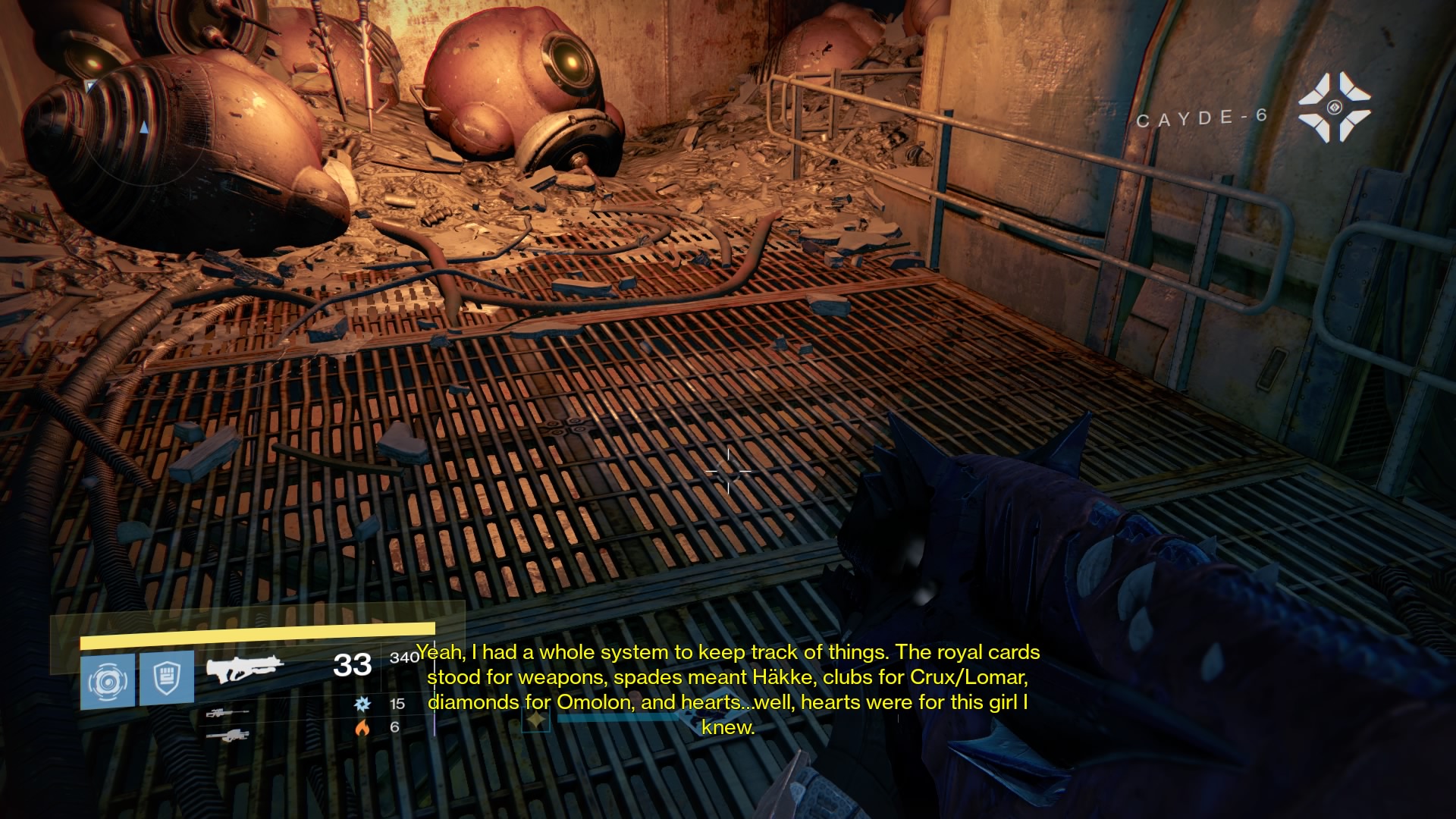Open the Ghost icon beside Cayde-6
This screenshot has height=819, width=1456.
[1334, 107]
